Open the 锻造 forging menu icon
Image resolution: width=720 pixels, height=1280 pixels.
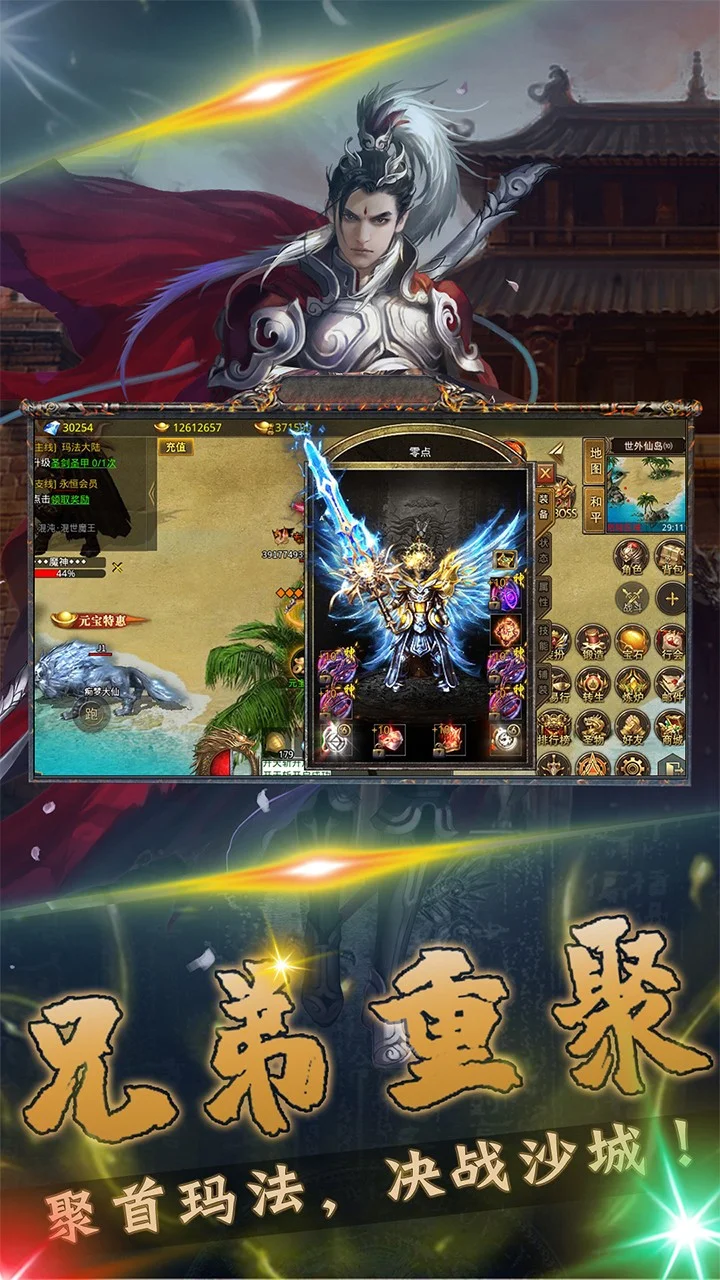592,642
